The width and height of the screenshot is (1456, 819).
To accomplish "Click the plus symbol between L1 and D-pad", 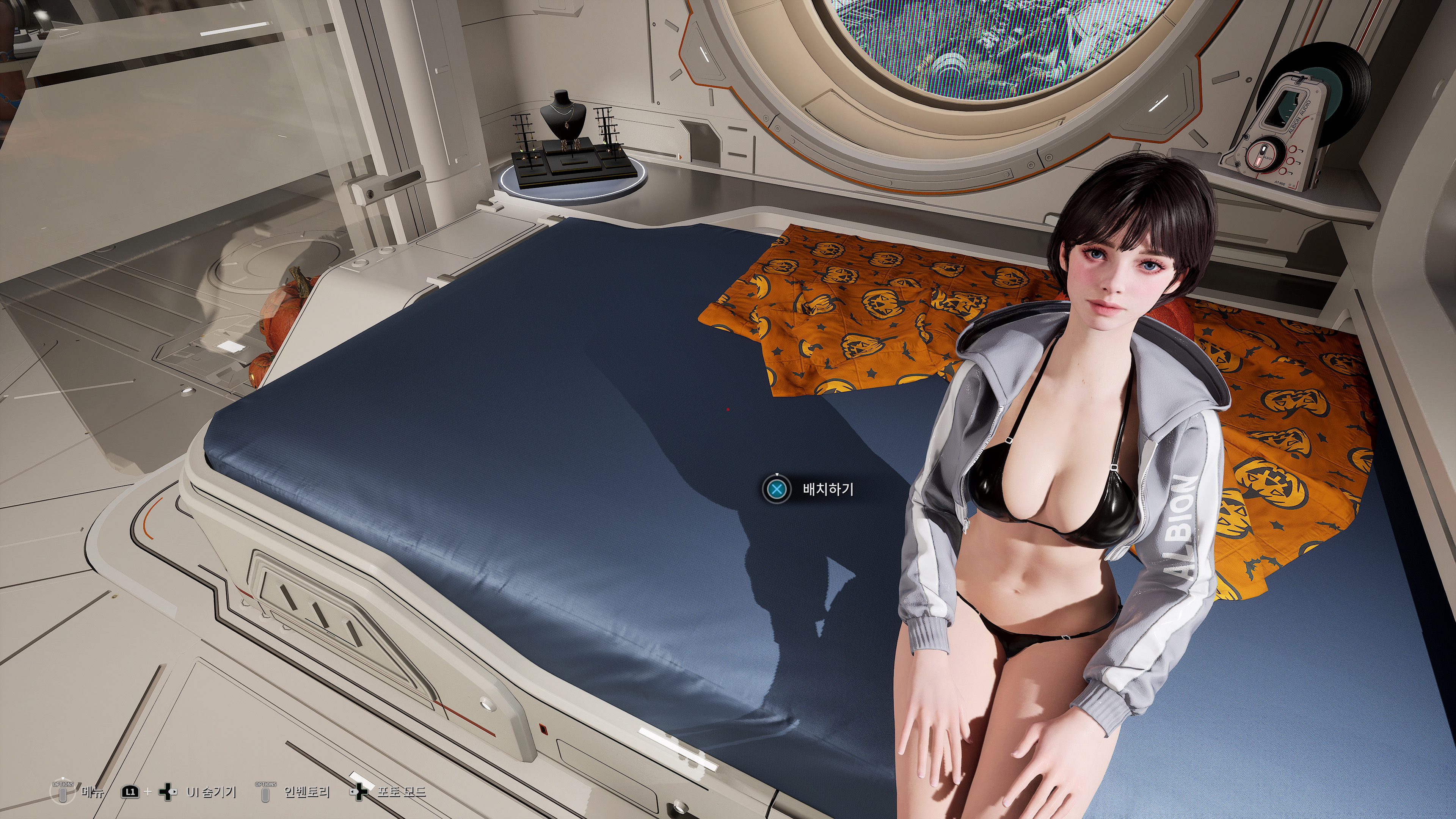I will pos(148,791).
